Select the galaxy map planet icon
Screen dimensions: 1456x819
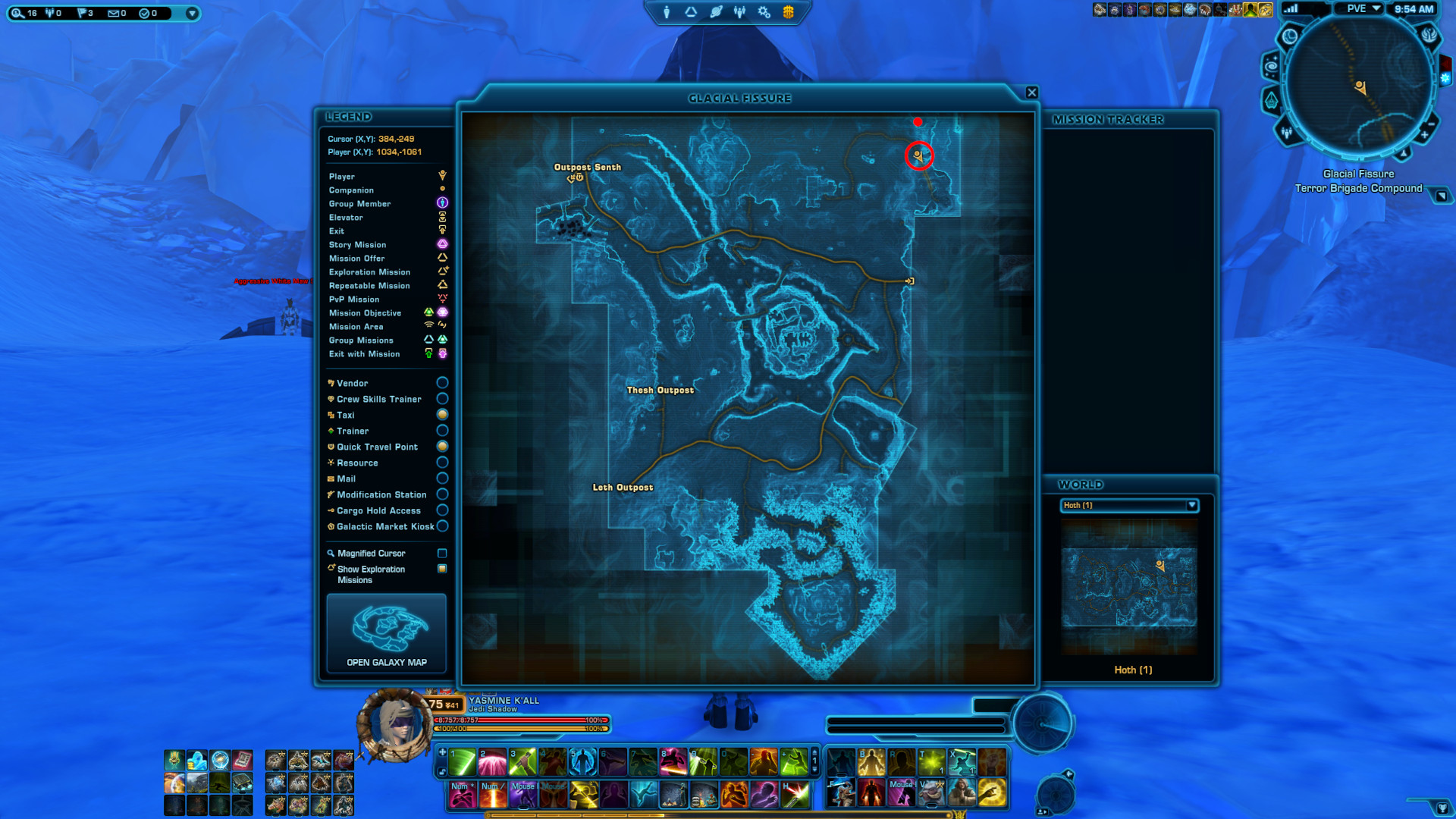tap(715, 11)
